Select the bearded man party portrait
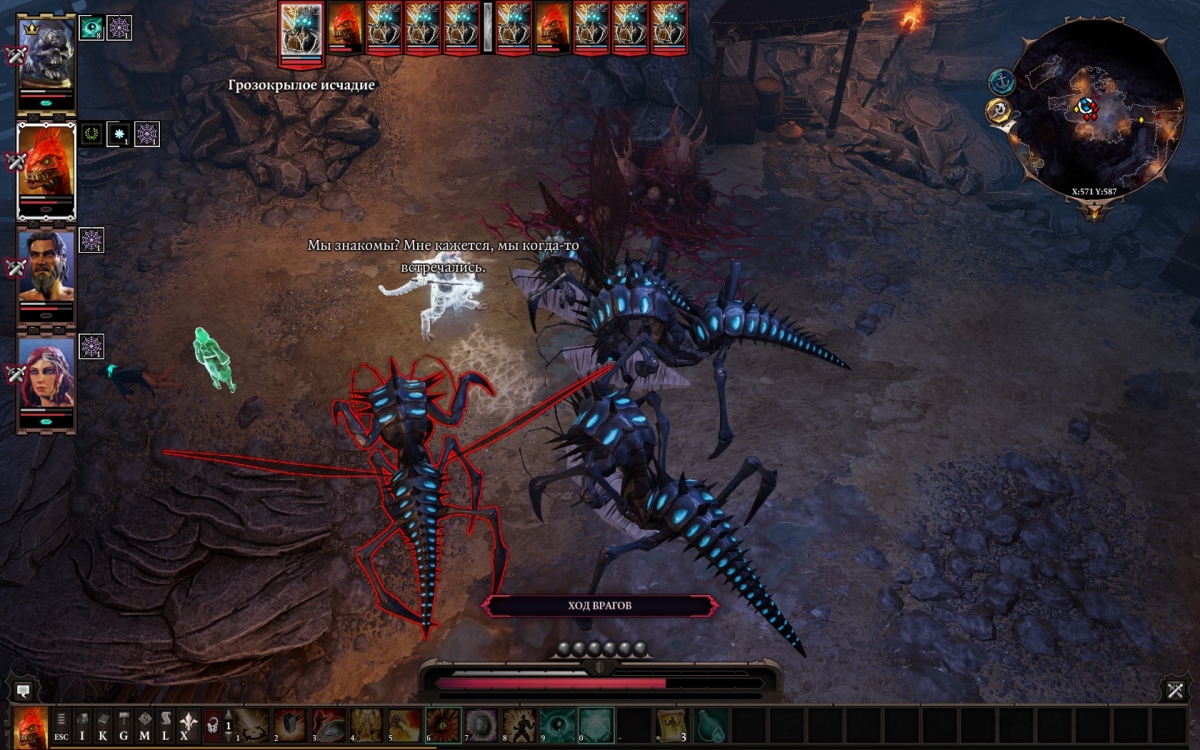The height and width of the screenshot is (750, 1200). point(47,266)
